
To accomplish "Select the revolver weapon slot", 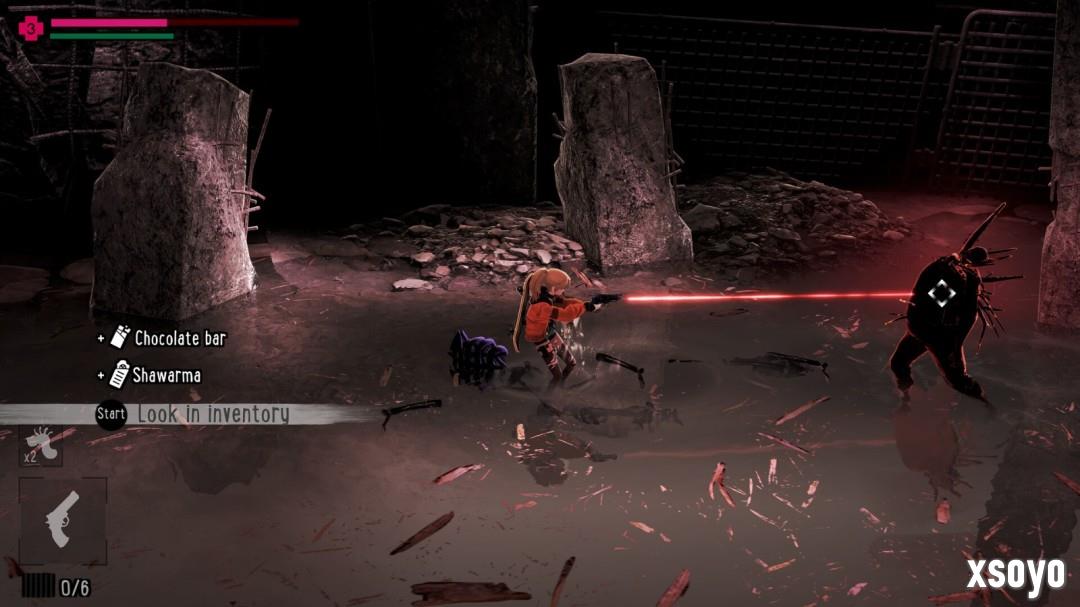I will click(62, 521).
